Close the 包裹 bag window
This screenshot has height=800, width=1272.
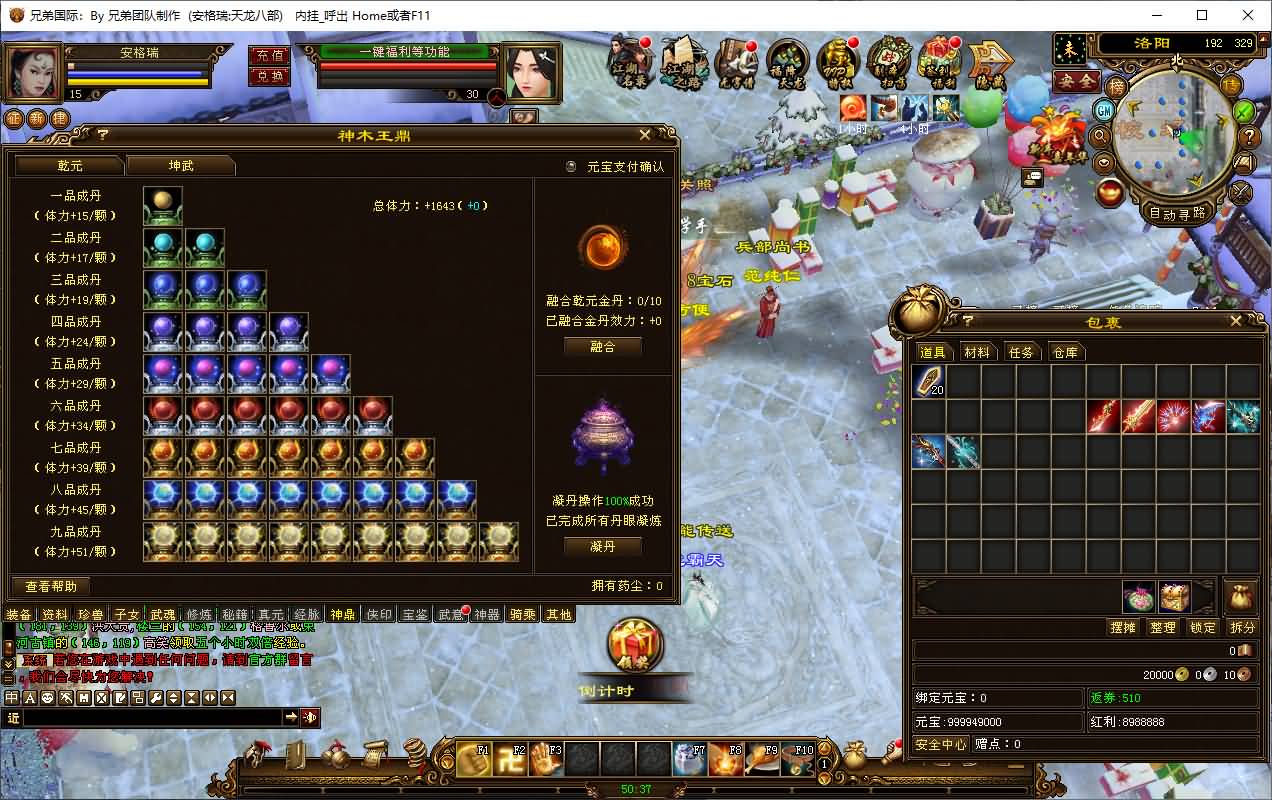1236,321
